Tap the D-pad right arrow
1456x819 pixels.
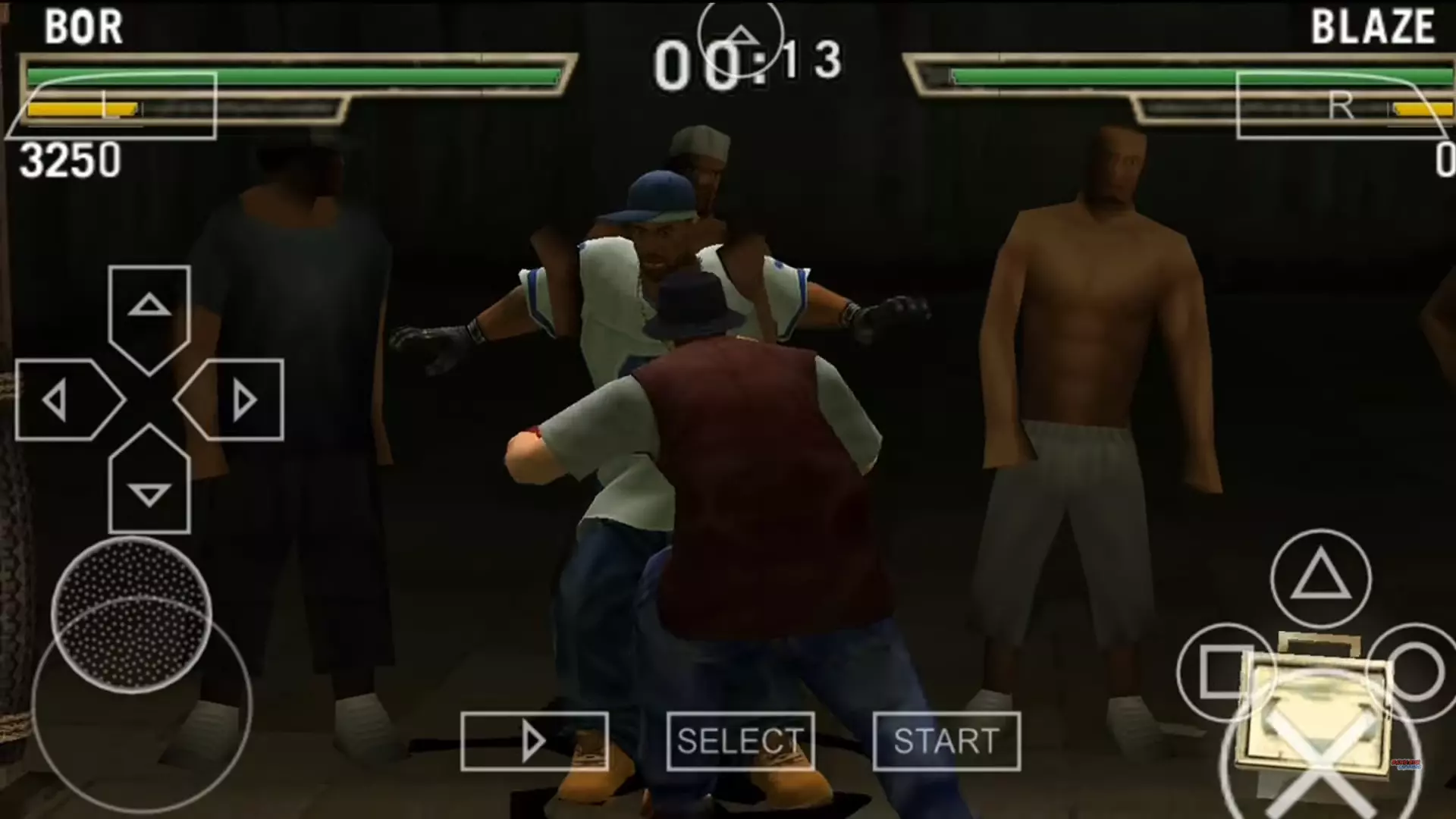pos(237,400)
